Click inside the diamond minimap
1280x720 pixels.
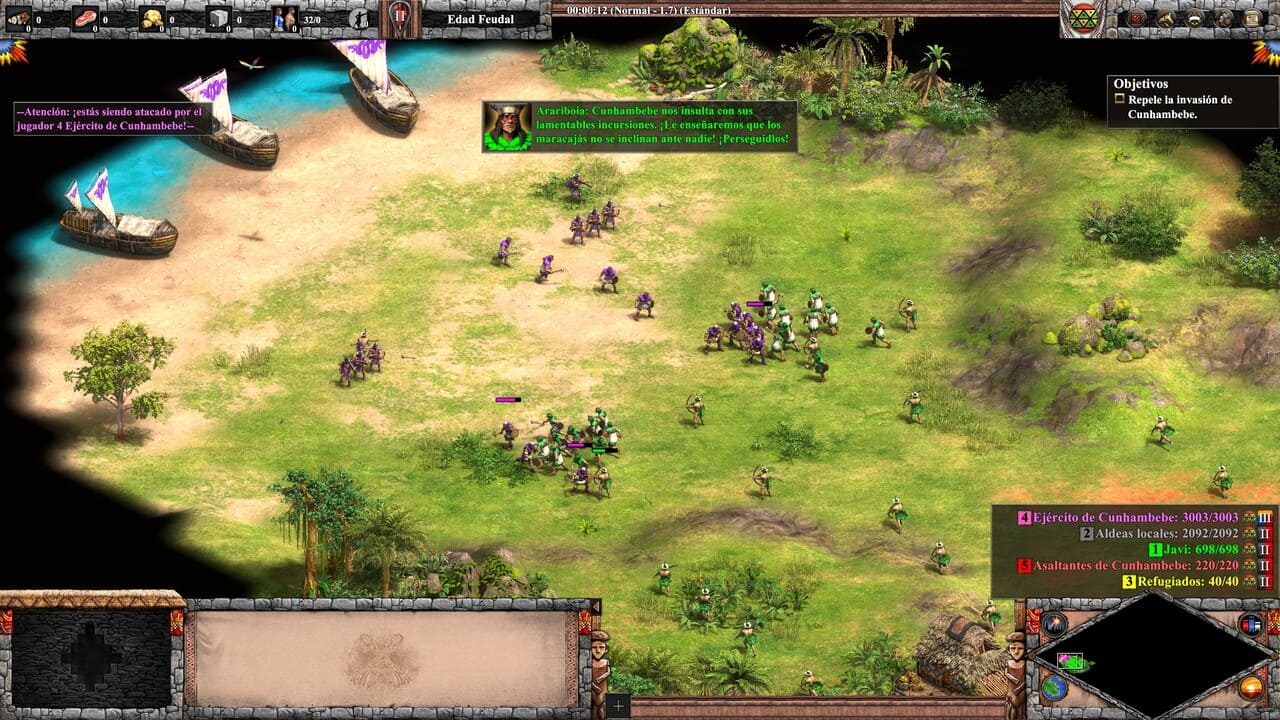1152,655
